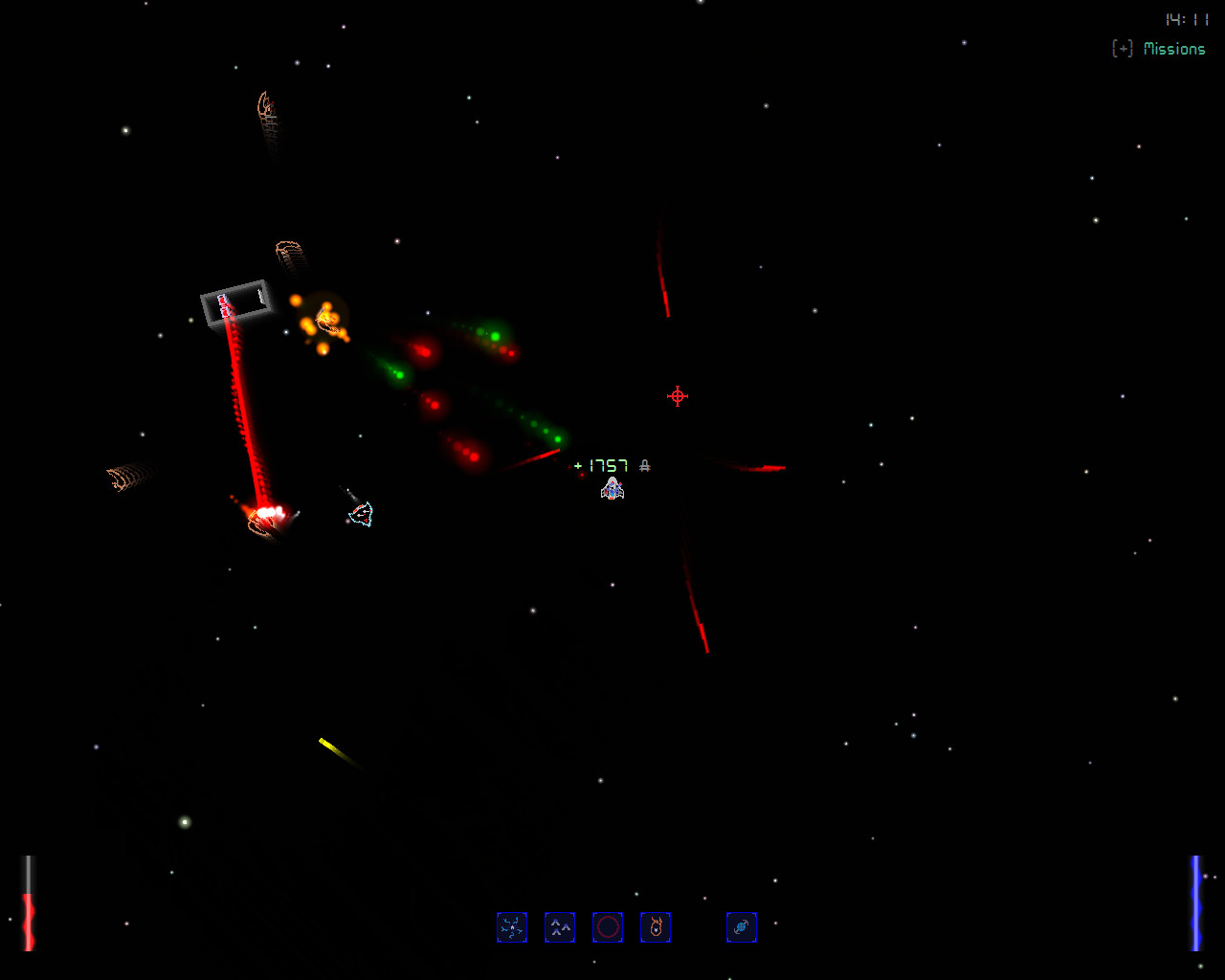Select the blue gyro-wheel ability at hotbar's right end
Image resolution: width=1225 pixels, height=980 pixels.
point(742,926)
